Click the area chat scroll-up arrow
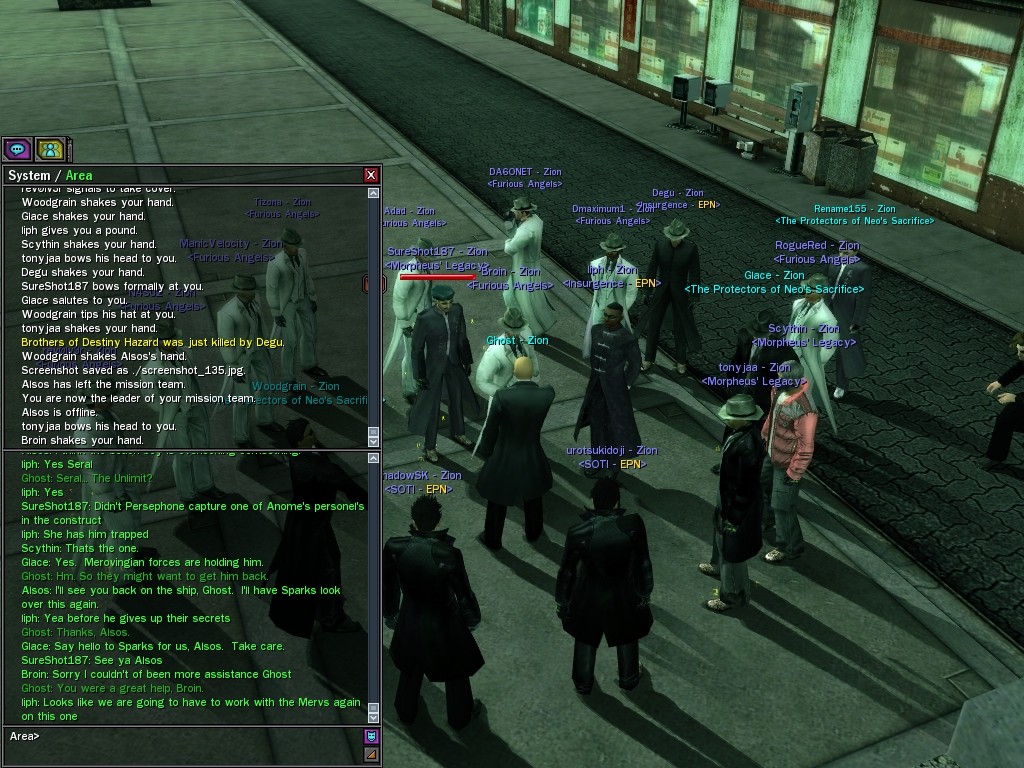The height and width of the screenshot is (768, 1024). [x=374, y=458]
